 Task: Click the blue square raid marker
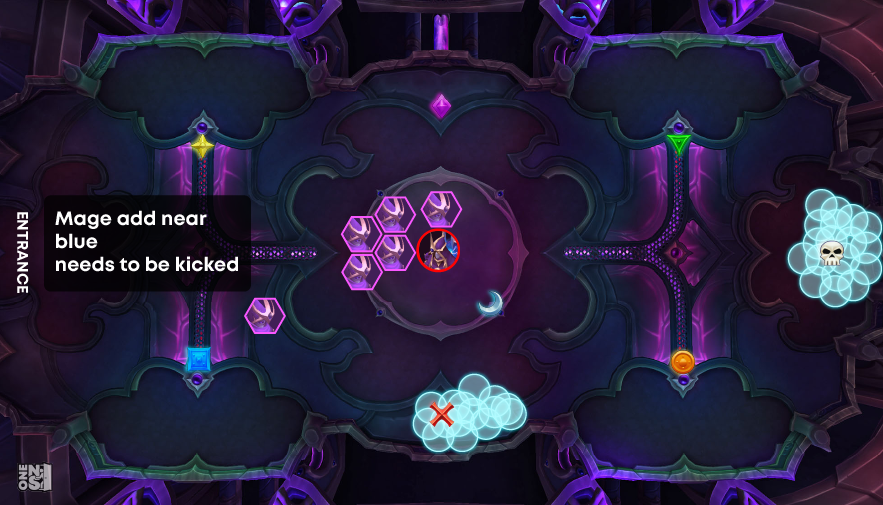pyautogui.click(x=198, y=358)
